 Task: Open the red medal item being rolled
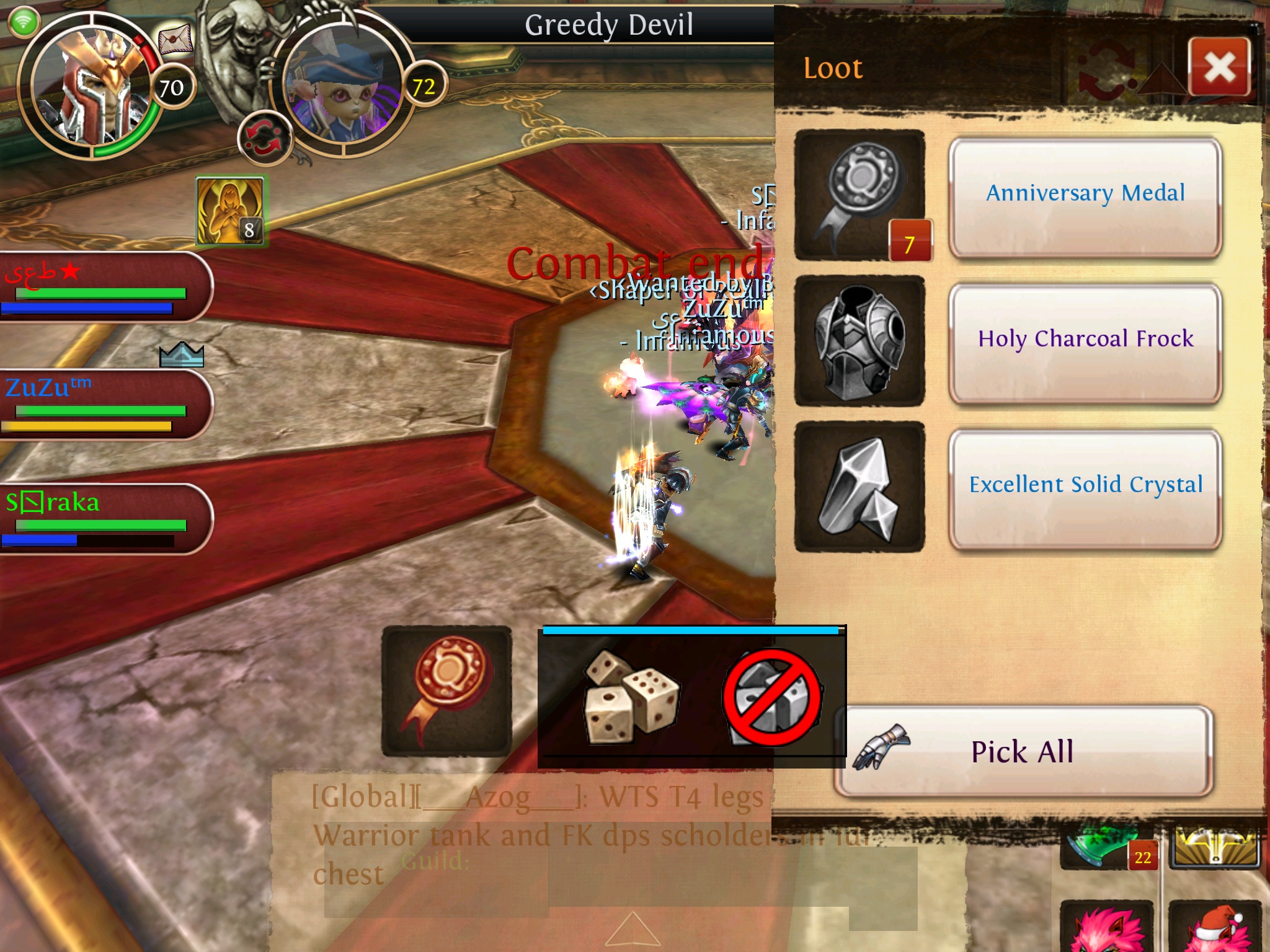pos(446,690)
